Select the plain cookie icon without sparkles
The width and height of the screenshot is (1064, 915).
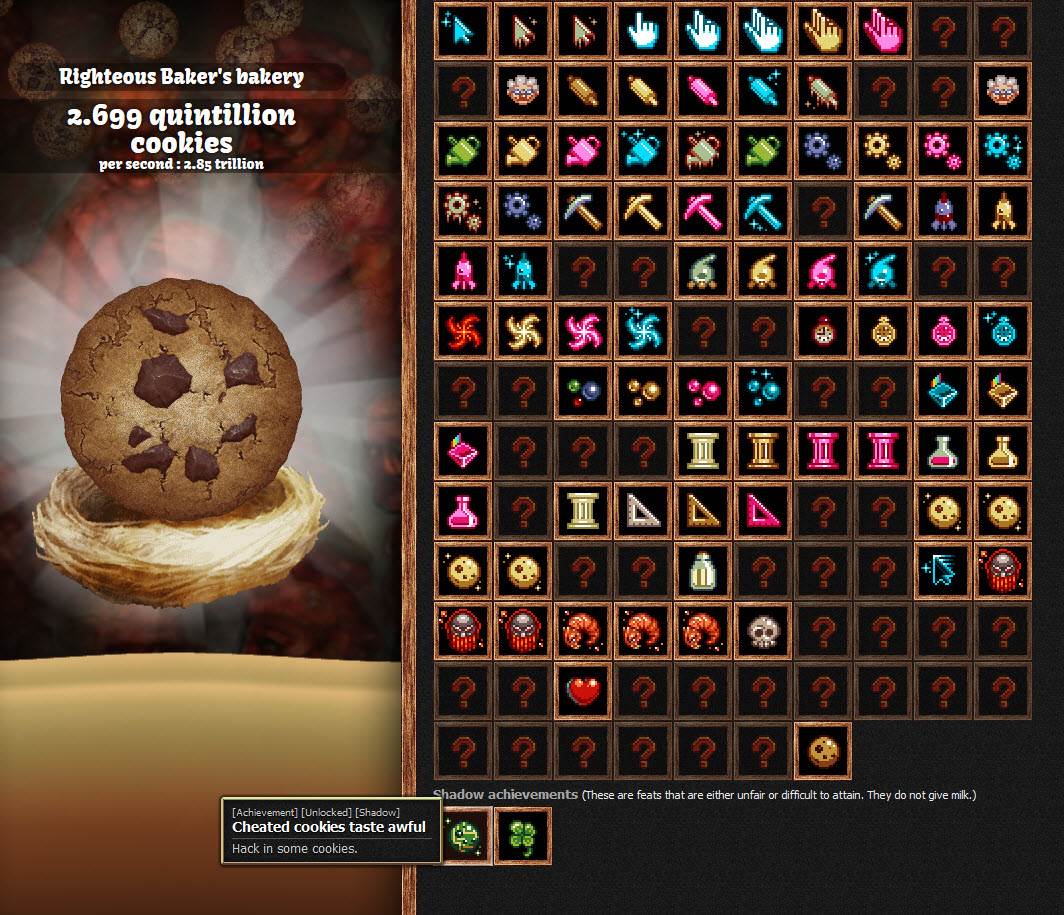tap(823, 752)
